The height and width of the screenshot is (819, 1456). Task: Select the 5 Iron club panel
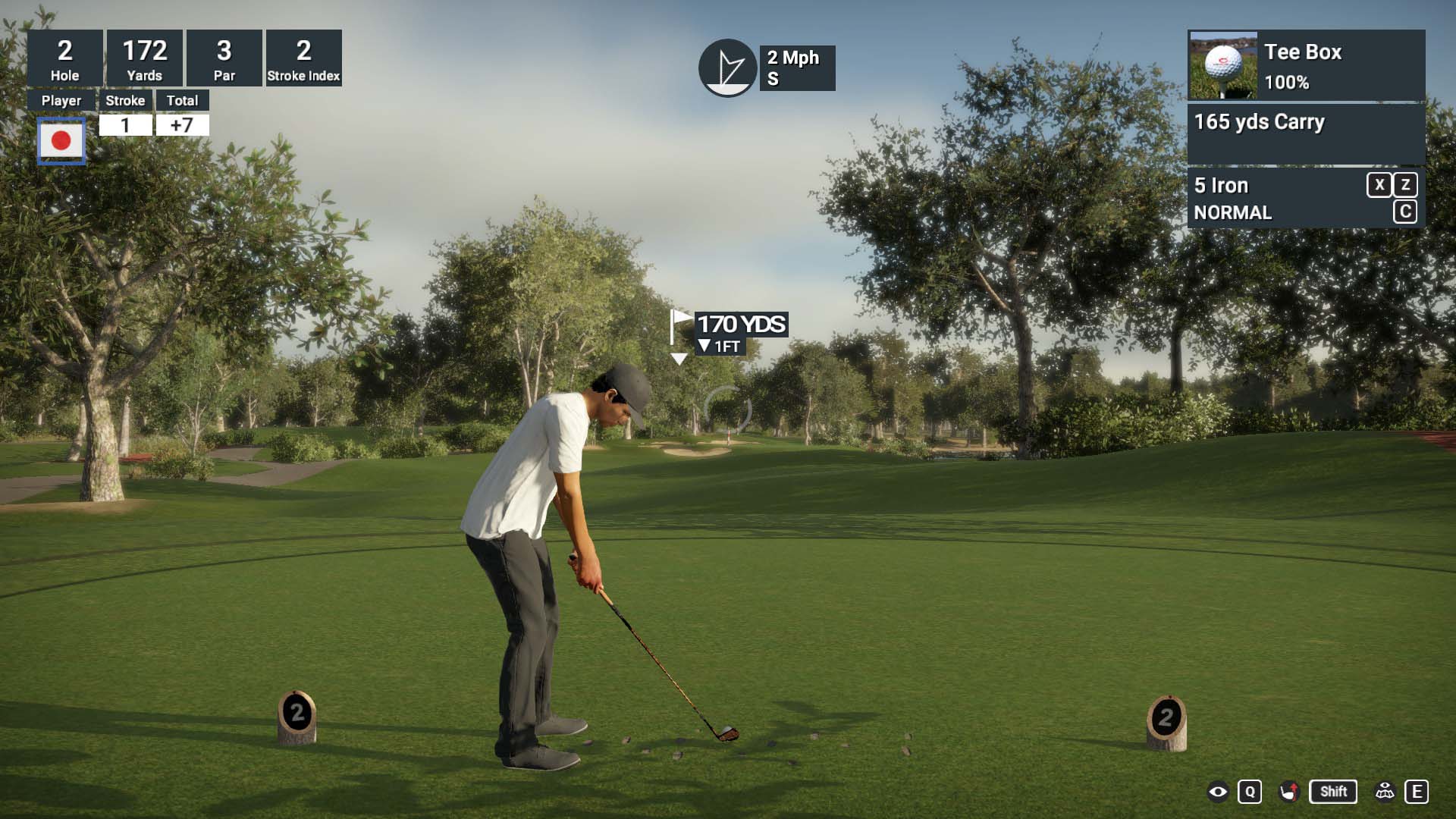[x=1274, y=199]
